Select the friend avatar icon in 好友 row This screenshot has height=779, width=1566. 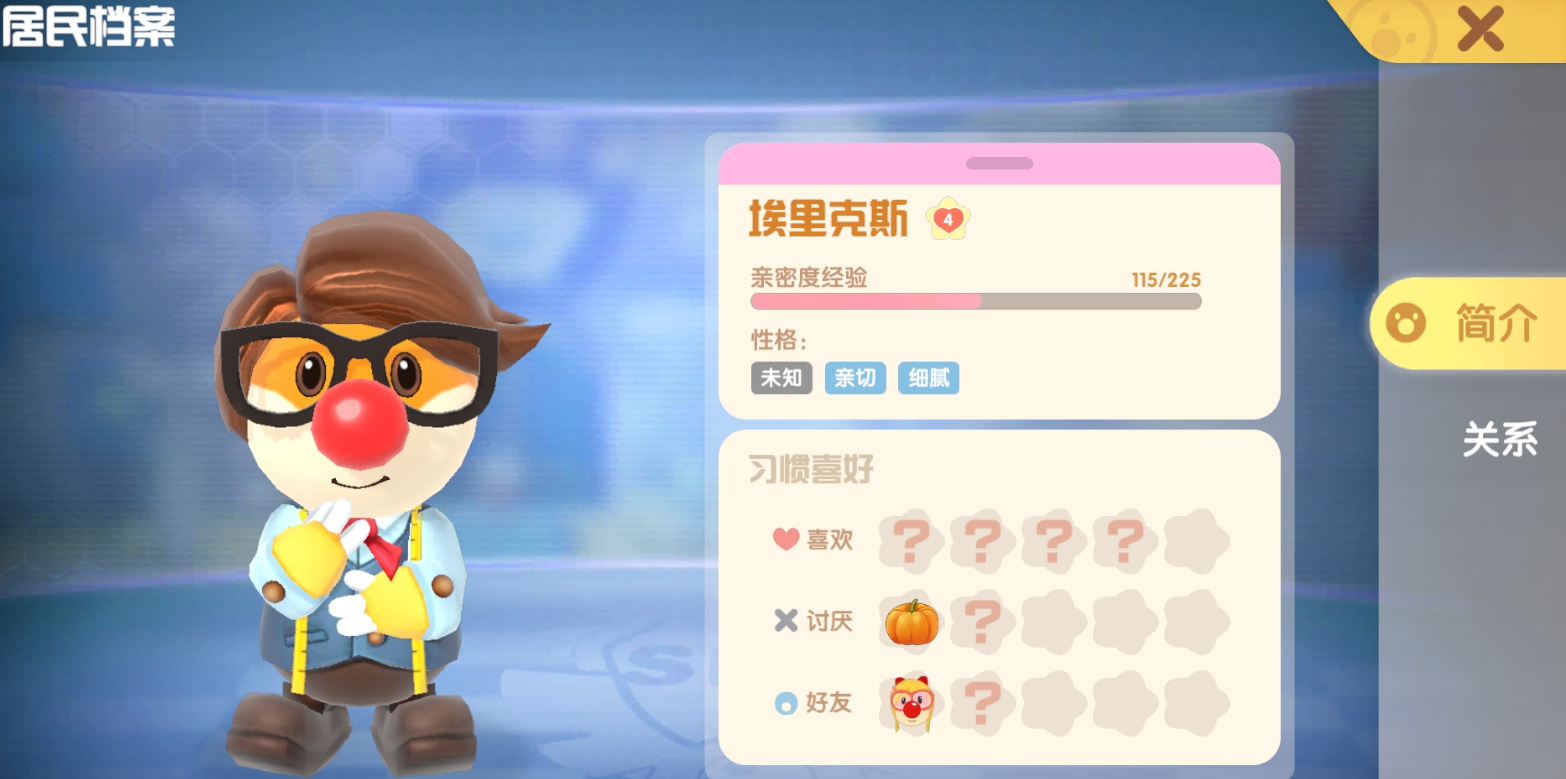click(x=910, y=703)
